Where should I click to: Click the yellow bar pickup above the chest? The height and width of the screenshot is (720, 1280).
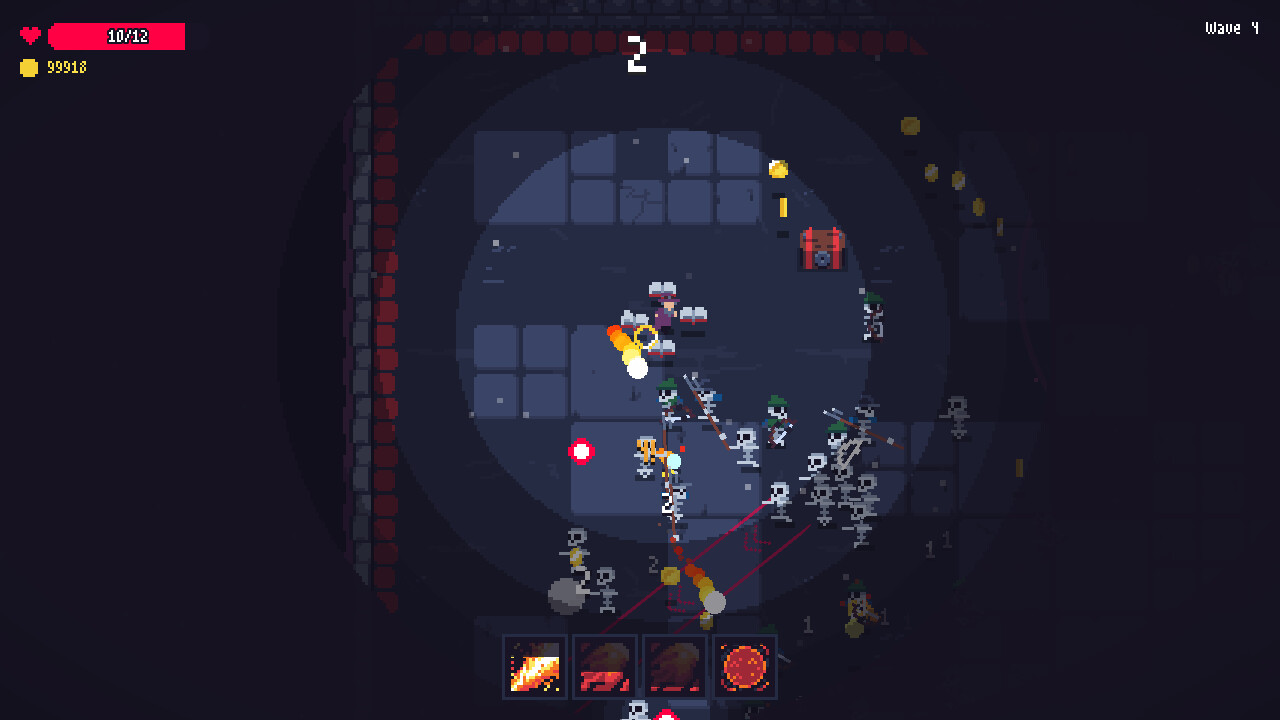pos(785,208)
